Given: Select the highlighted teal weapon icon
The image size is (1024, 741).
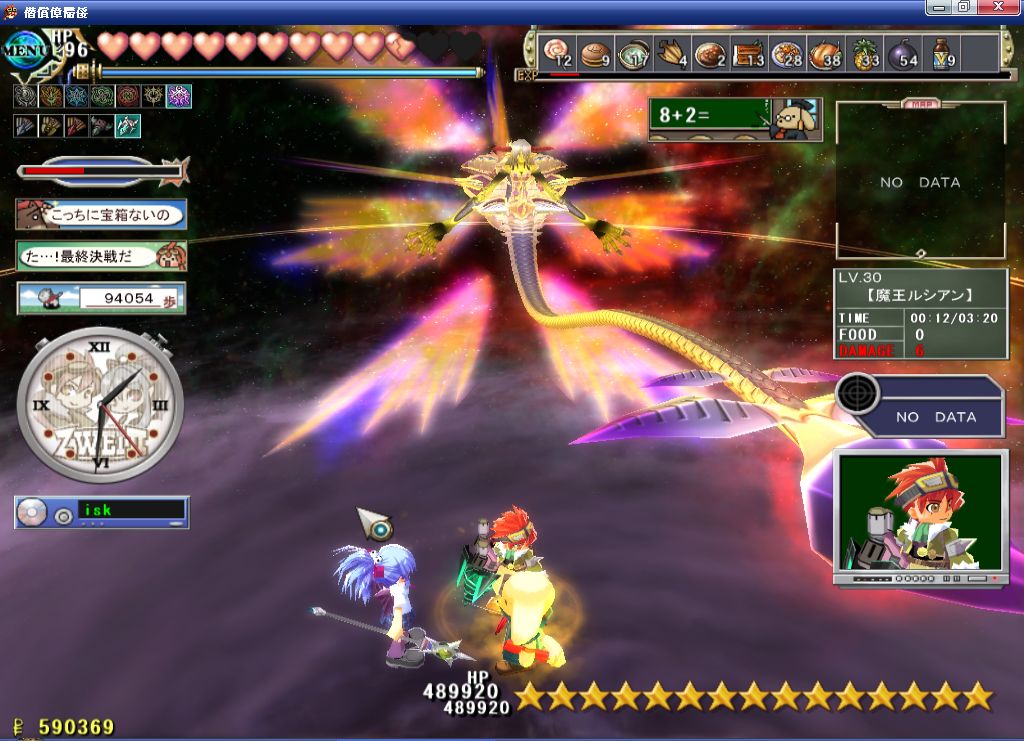Looking at the screenshot, I should point(128,126).
